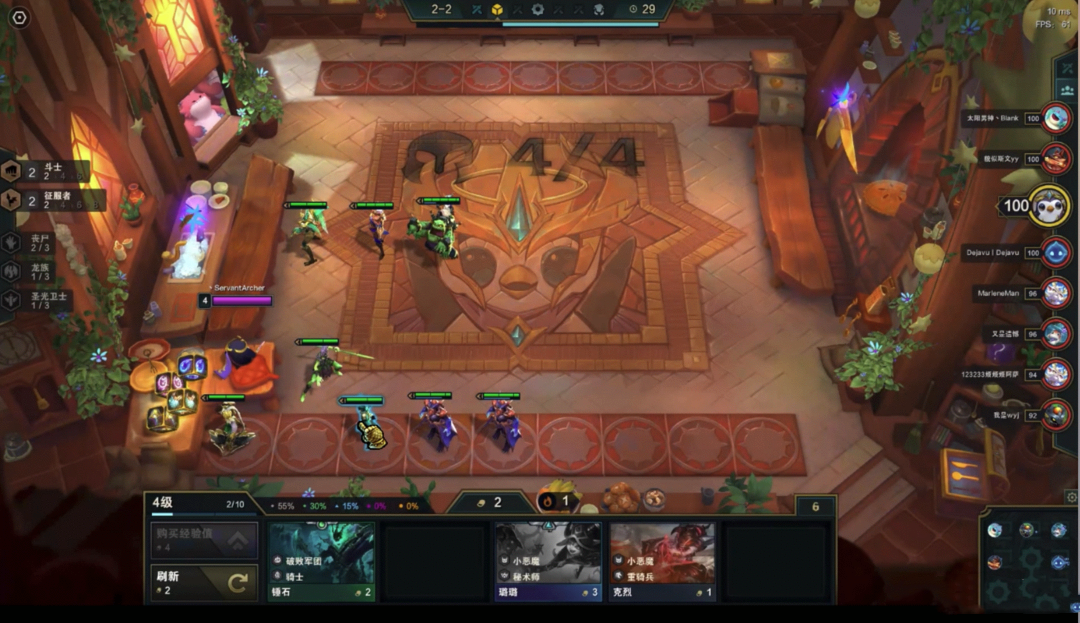Buy the 锤石 champion card
1080x623 pixels.
[x=321, y=561]
